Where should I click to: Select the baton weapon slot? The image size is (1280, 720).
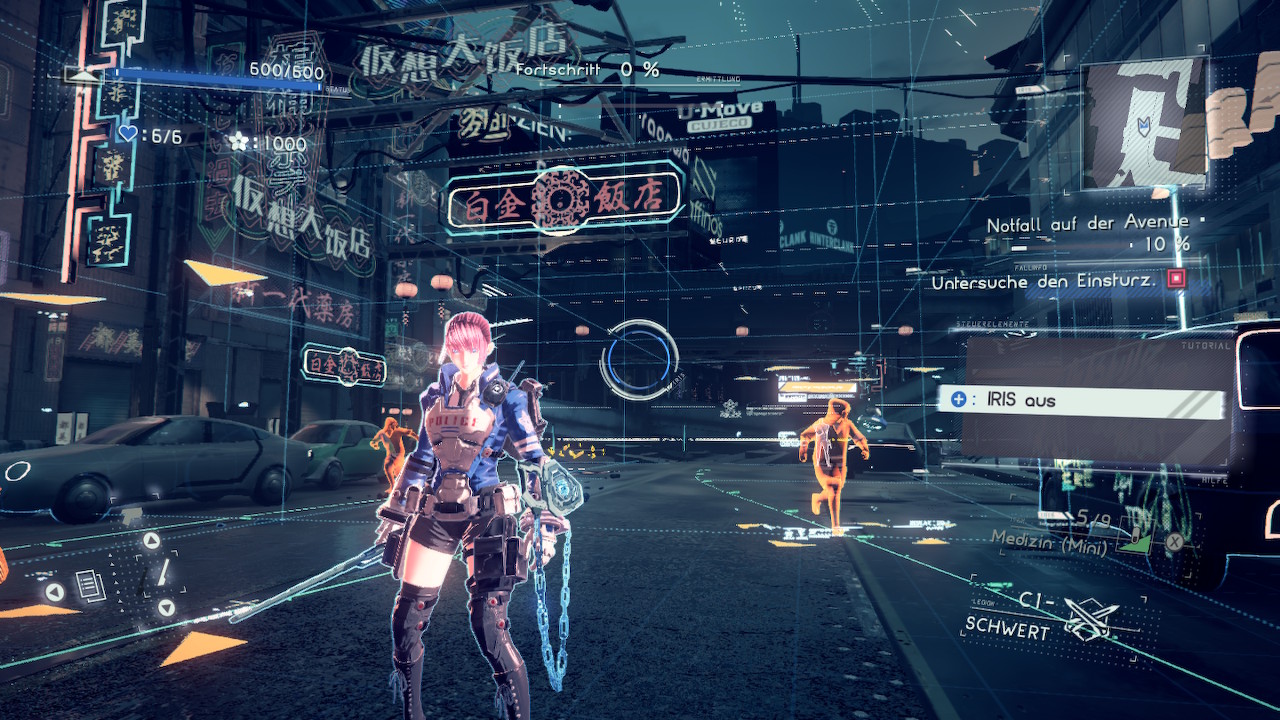click(x=161, y=574)
